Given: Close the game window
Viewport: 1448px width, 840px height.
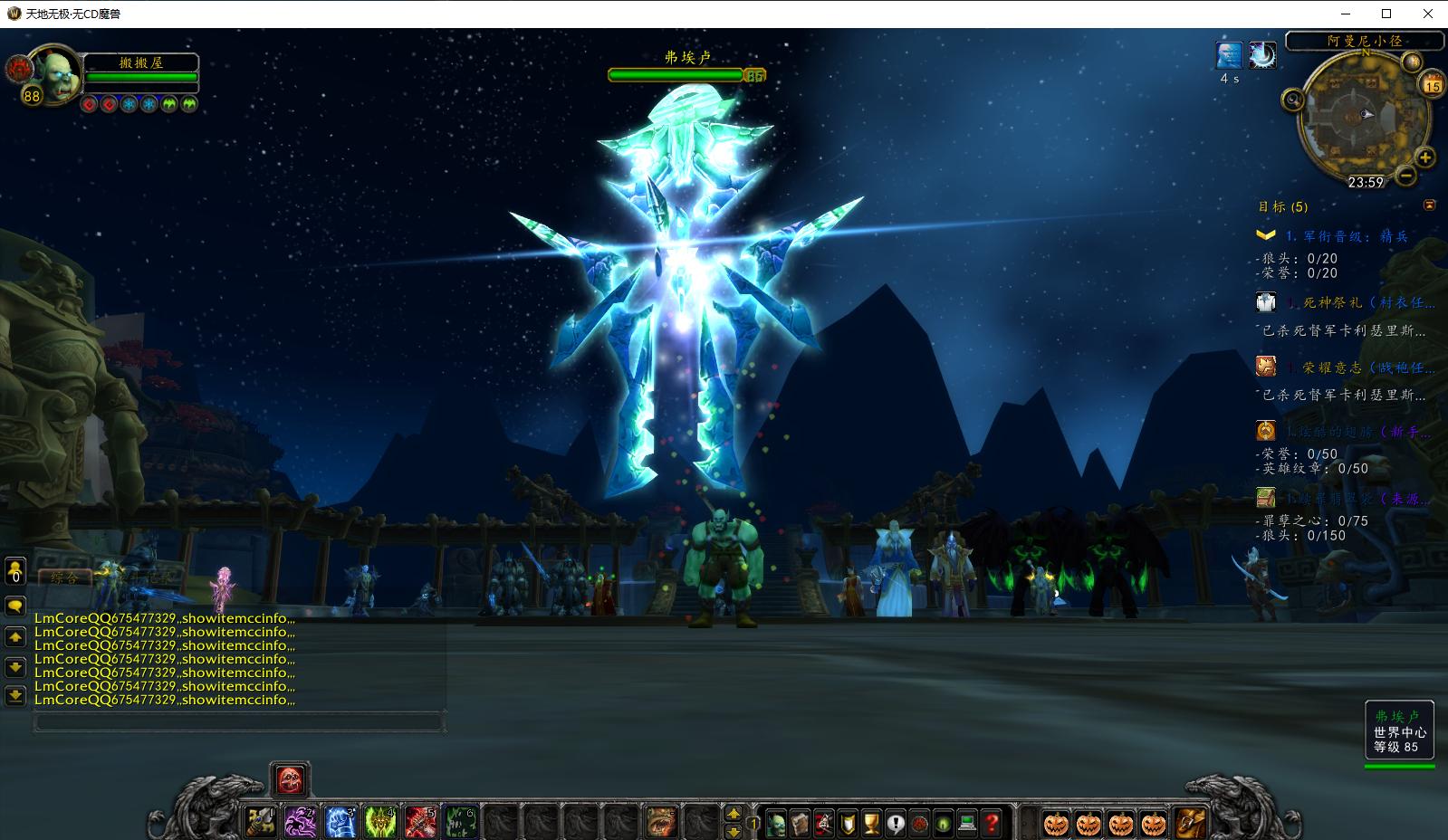Looking at the screenshot, I should pos(1428,14).
